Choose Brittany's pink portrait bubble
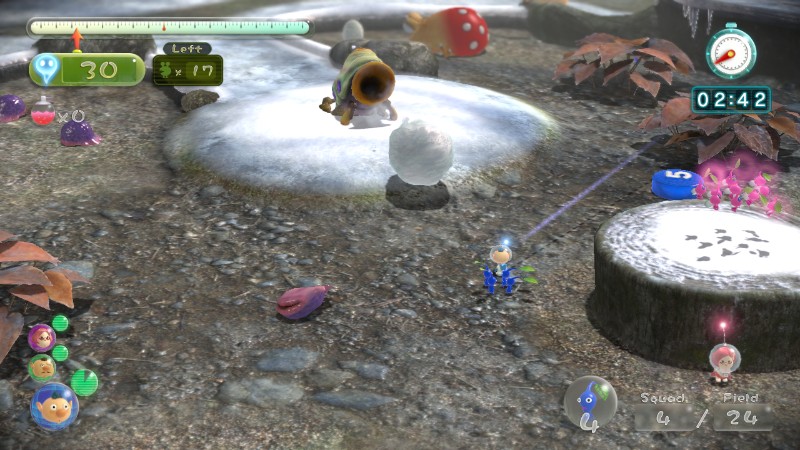The image size is (800, 450). 41,337
